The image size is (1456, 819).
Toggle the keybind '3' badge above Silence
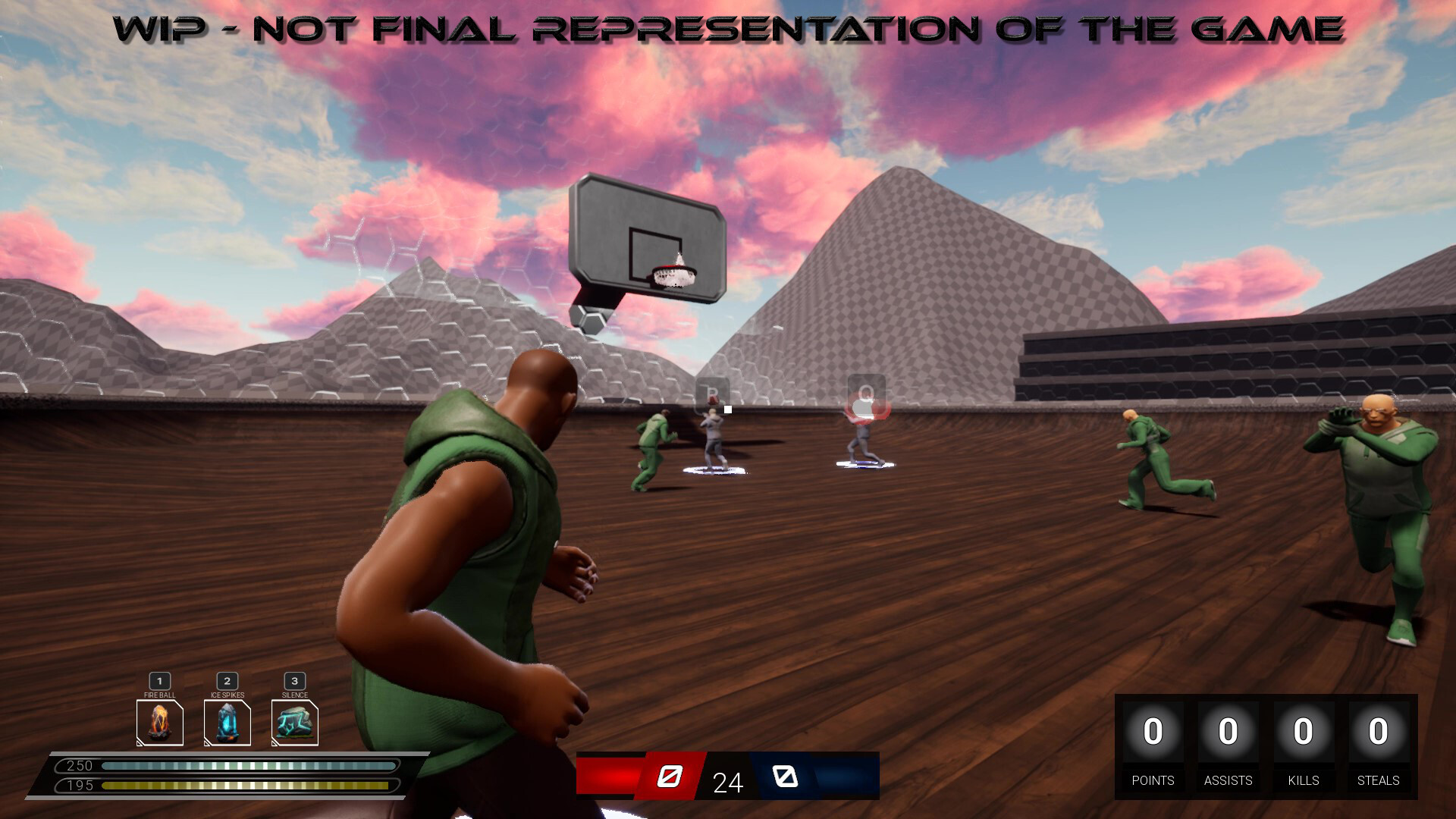293,682
